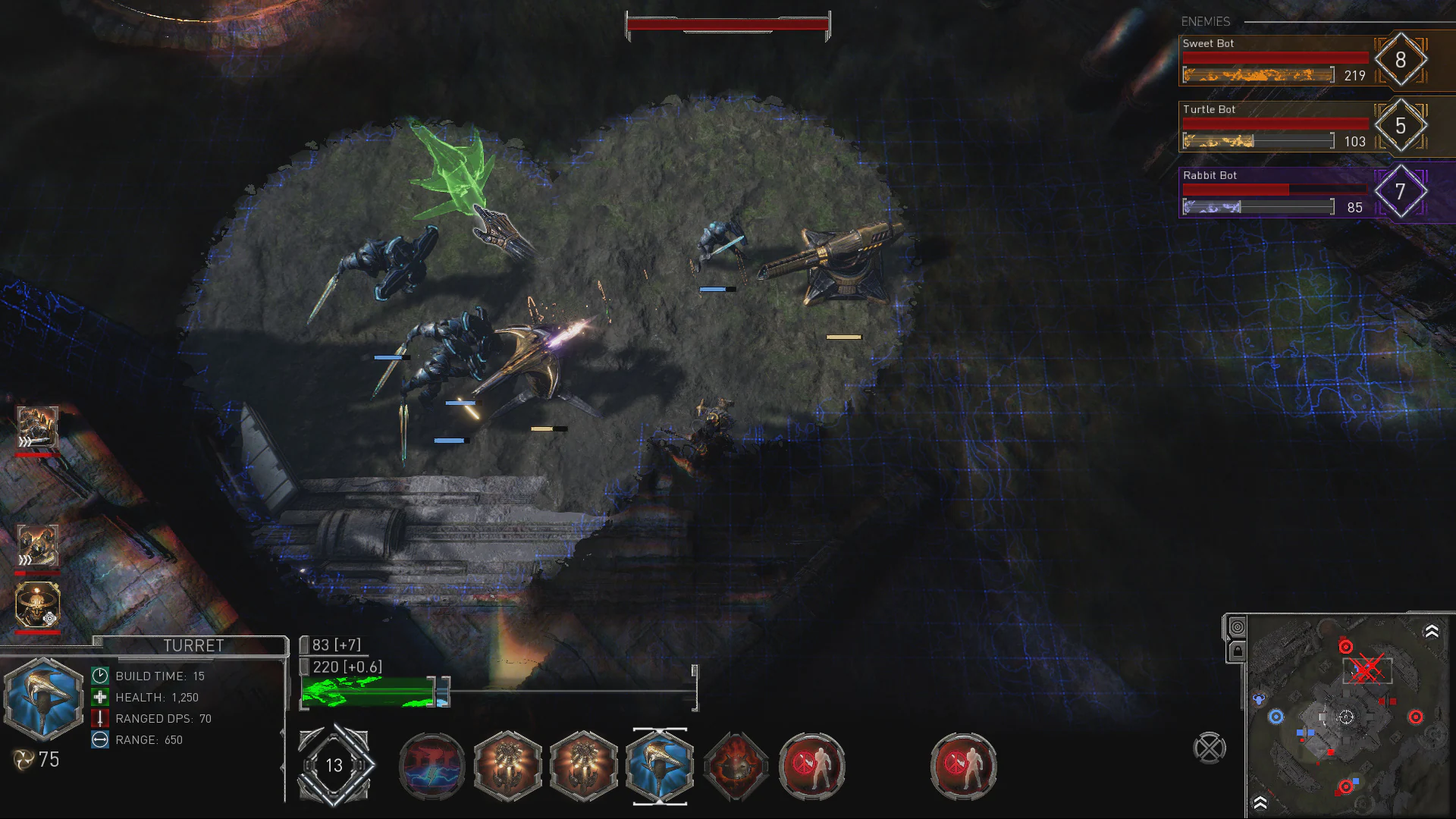Click the left red pacifist soldier ability icon

point(811,766)
